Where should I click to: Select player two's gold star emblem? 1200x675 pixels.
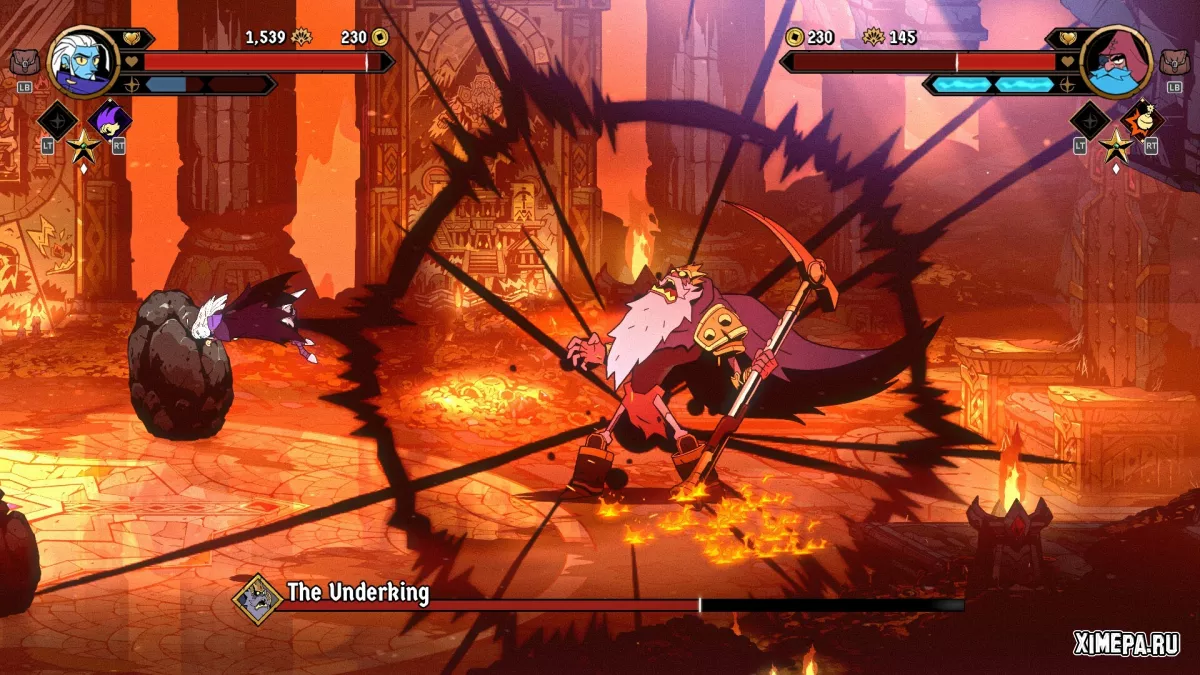1116,148
